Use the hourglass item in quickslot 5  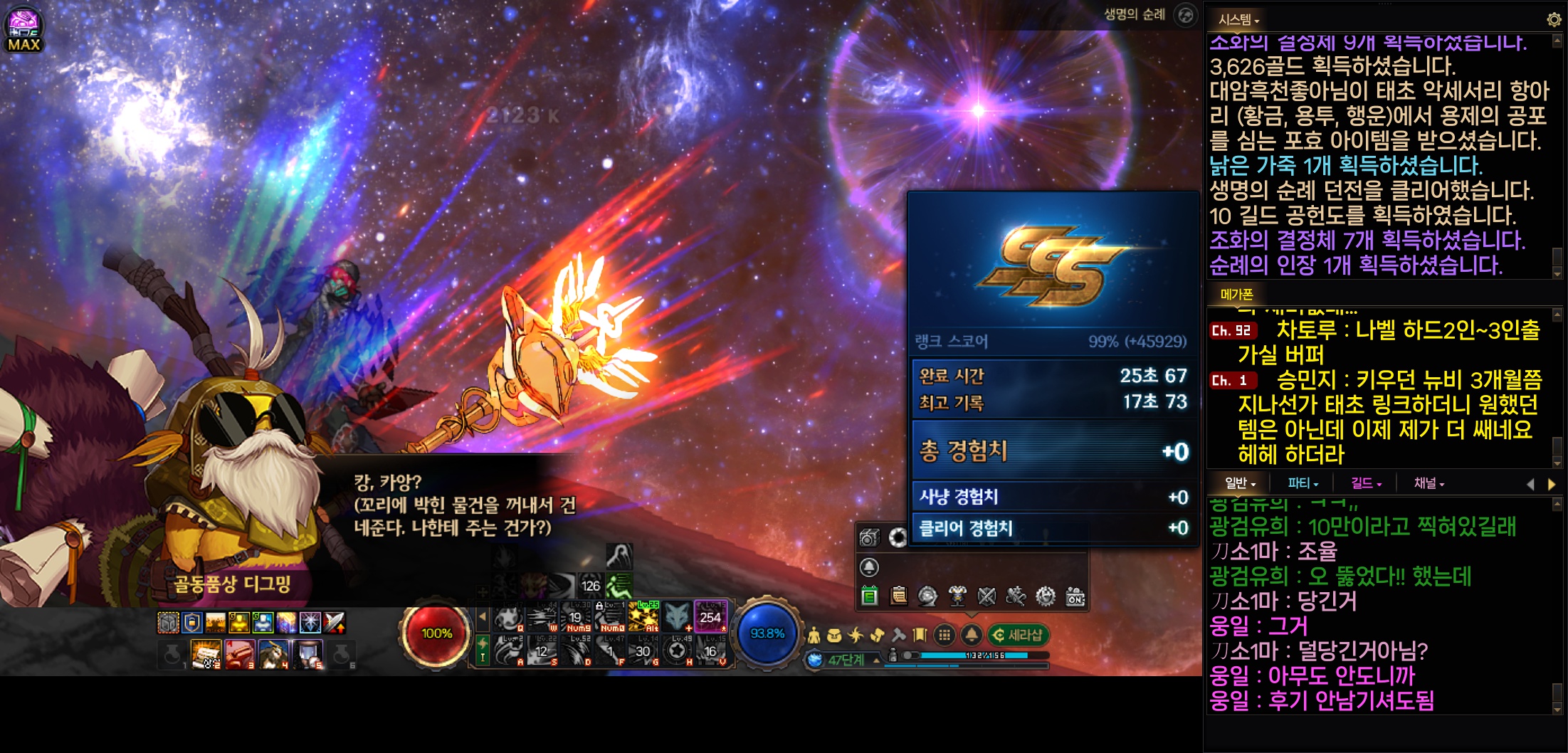click(x=308, y=653)
